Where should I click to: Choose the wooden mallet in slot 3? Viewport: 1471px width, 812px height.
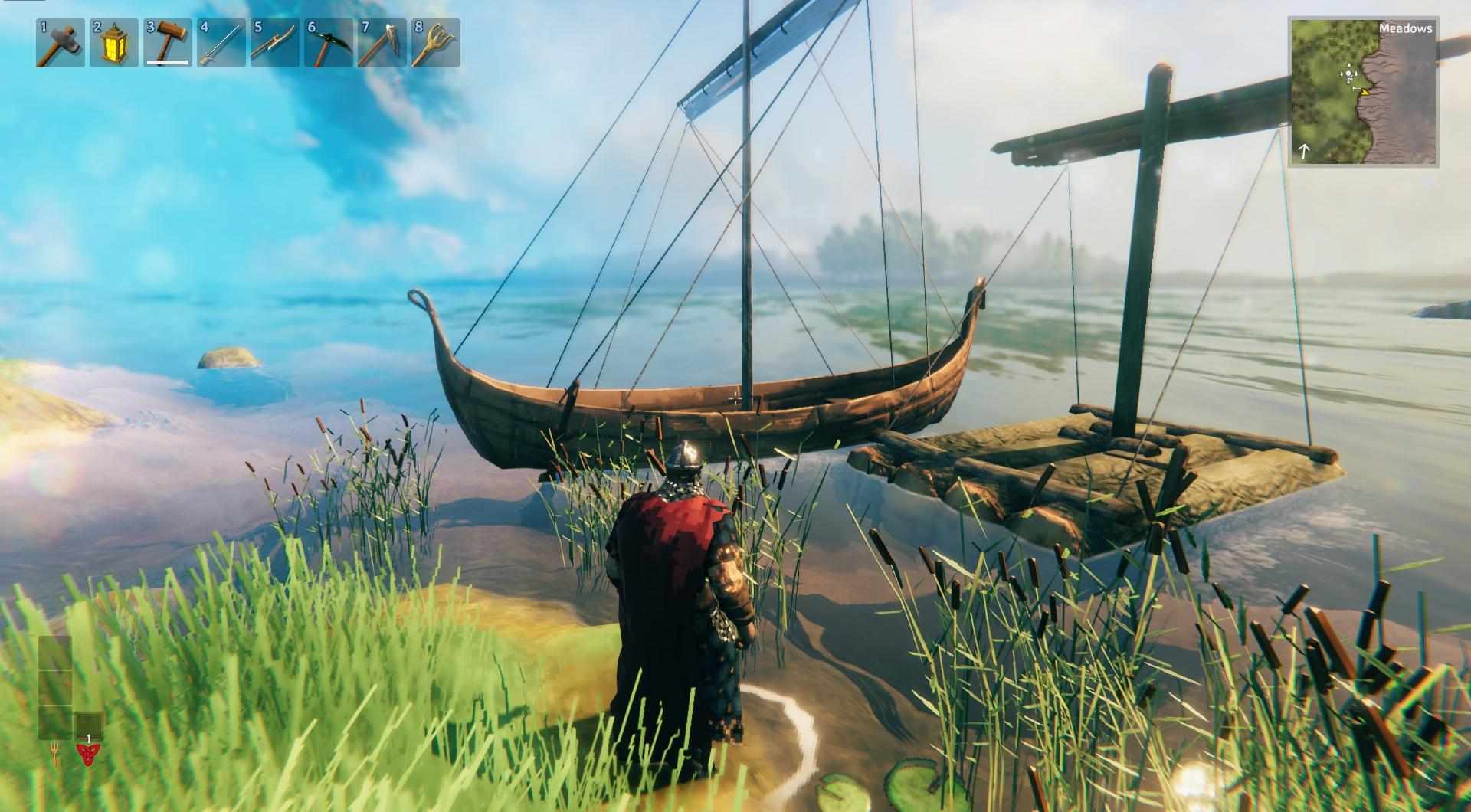[168, 43]
